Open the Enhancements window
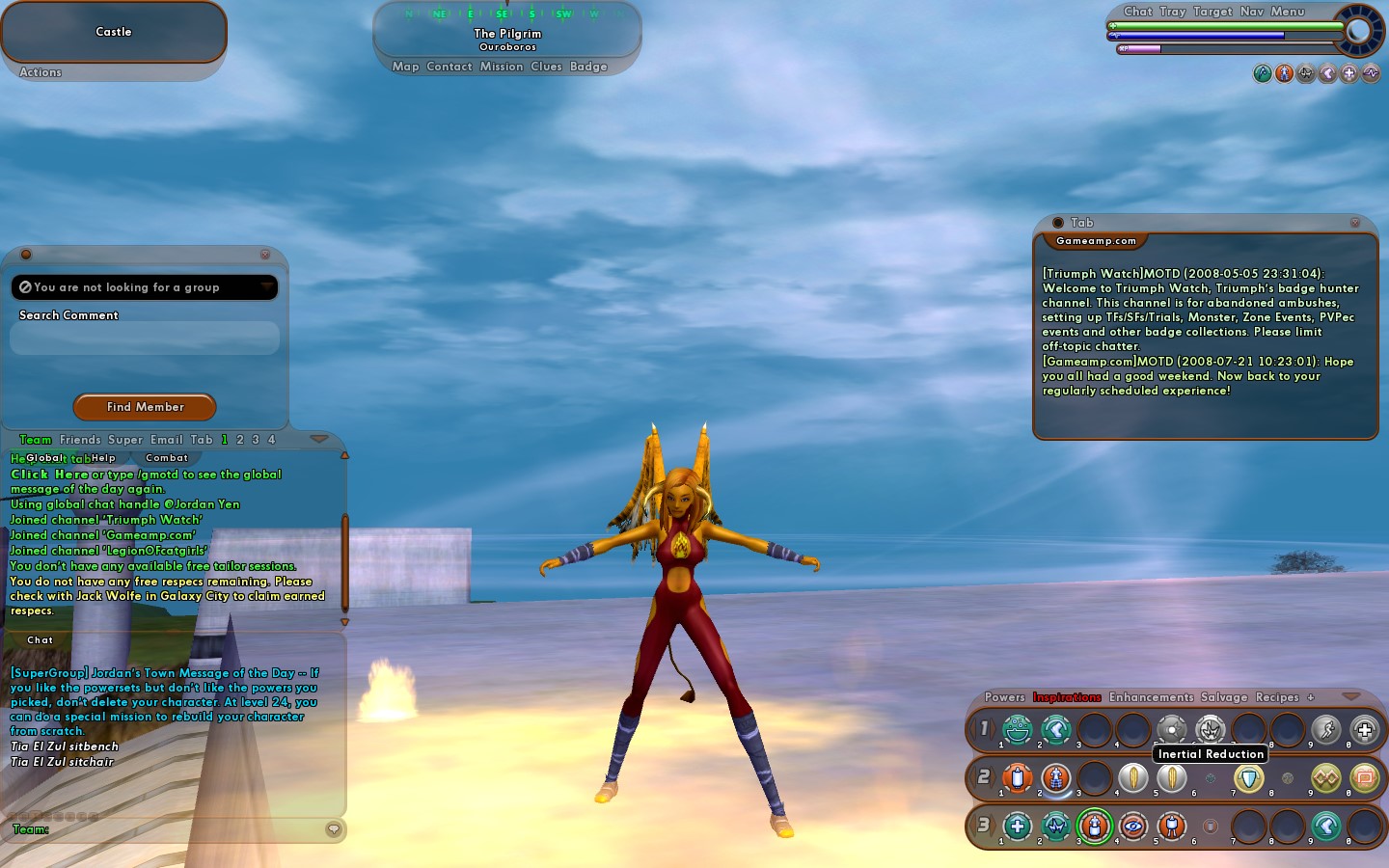Screen dimensions: 1389x868 [x=1151, y=697]
